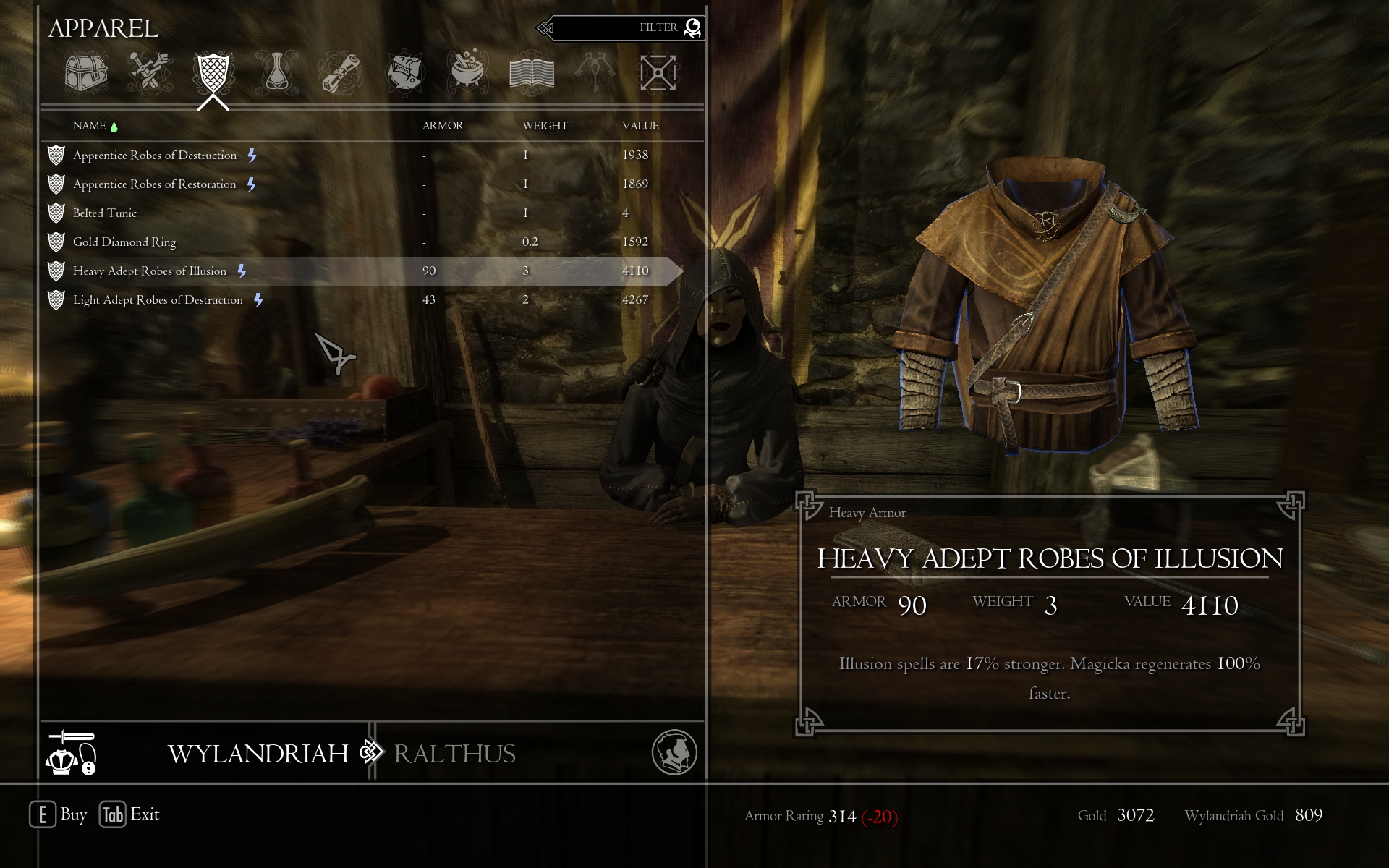The image size is (1389, 868).
Task: Sort items by Weight column
Action: tap(545, 126)
